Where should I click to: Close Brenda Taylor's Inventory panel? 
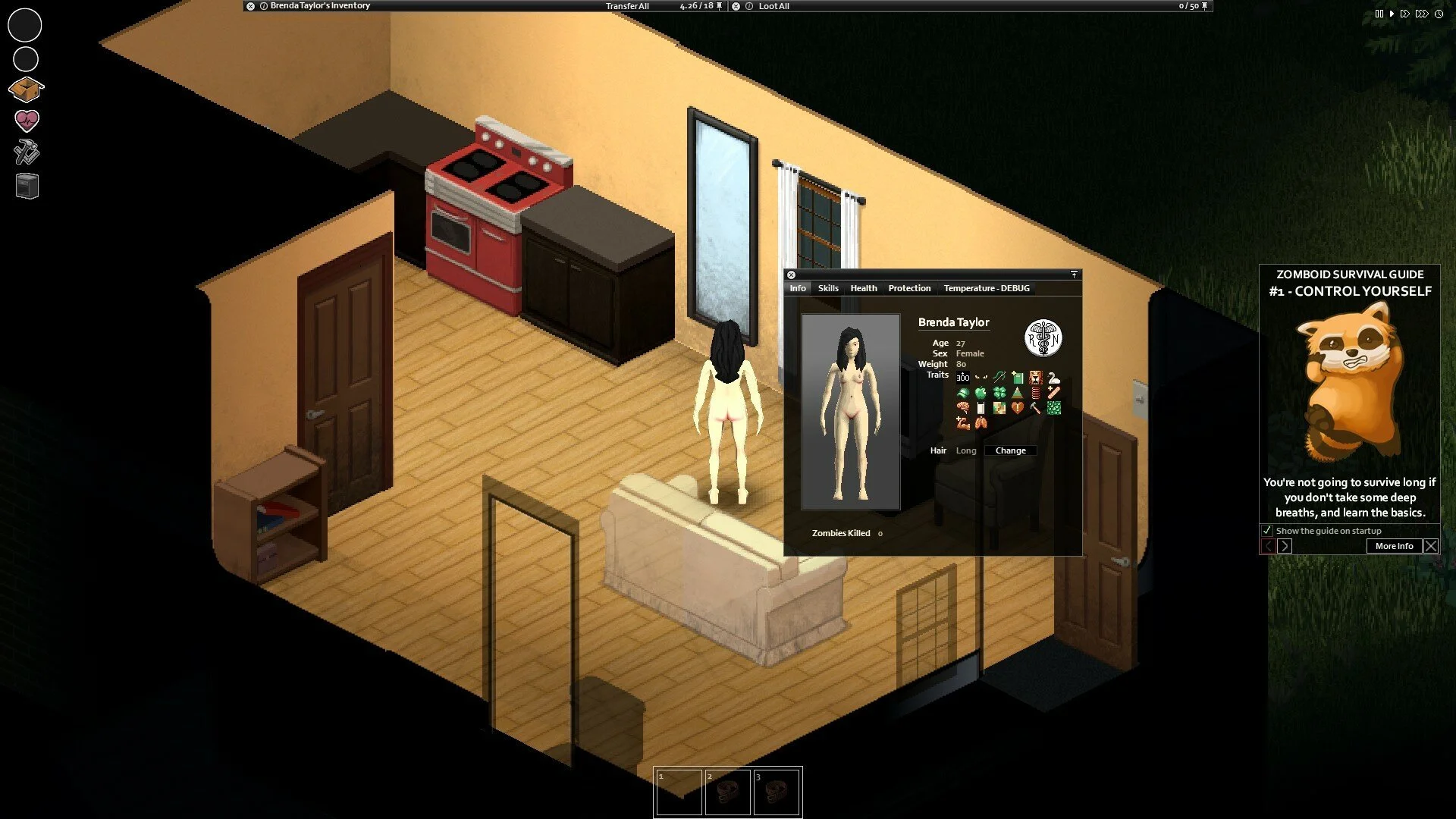point(250,6)
